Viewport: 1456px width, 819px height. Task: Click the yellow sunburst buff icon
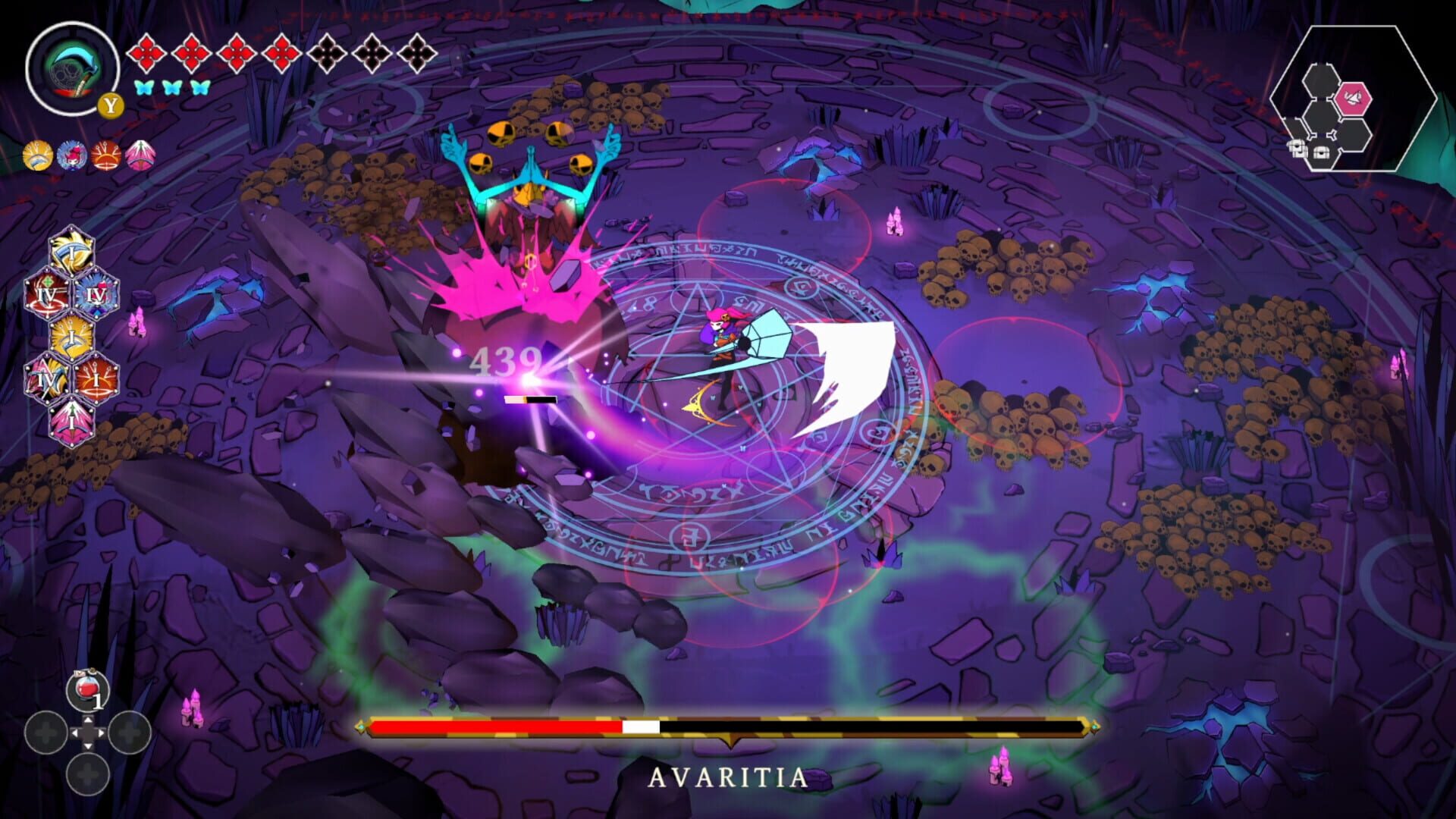click(x=37, y=155)
